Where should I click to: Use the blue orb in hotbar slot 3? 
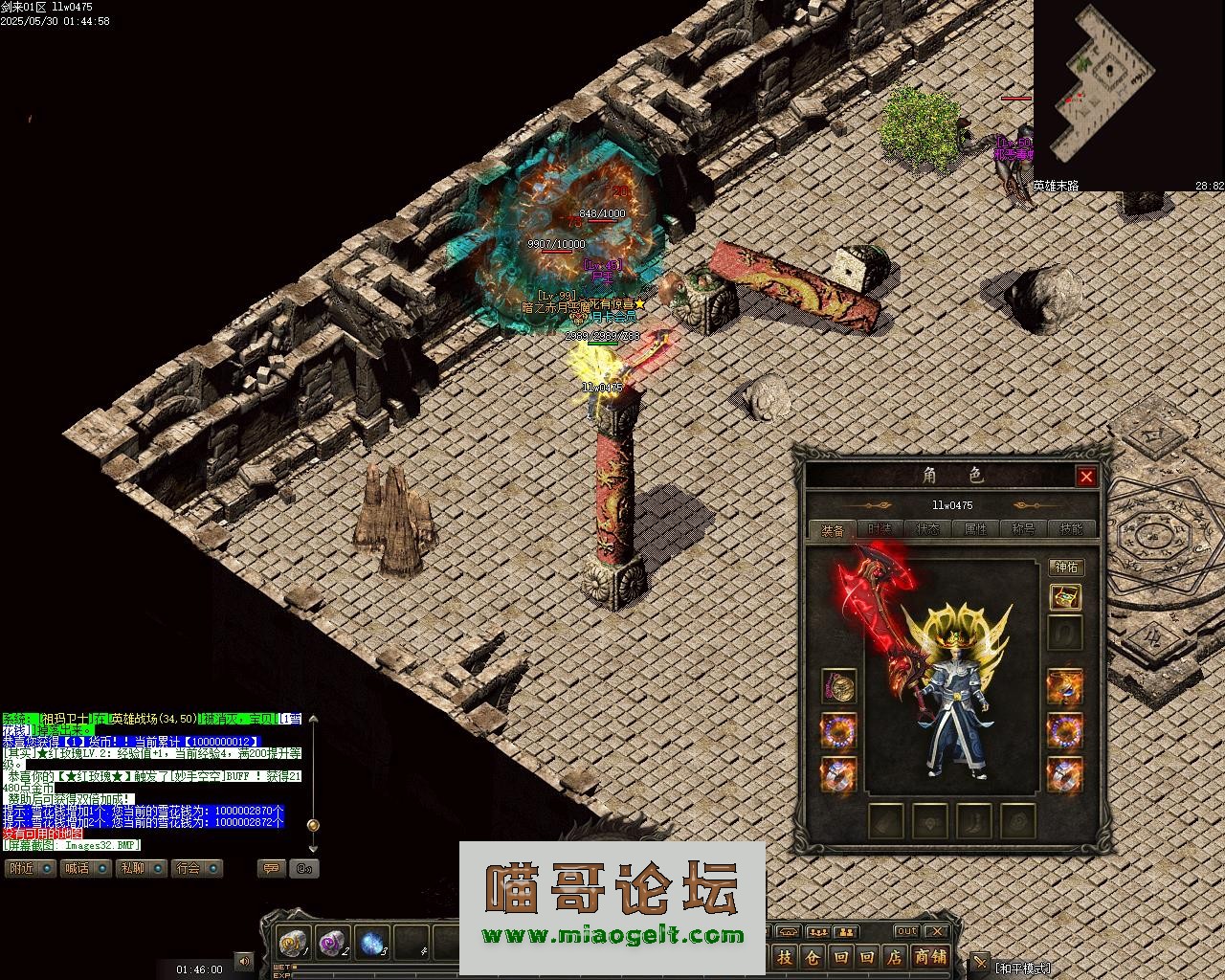click(x=371, y=943)
